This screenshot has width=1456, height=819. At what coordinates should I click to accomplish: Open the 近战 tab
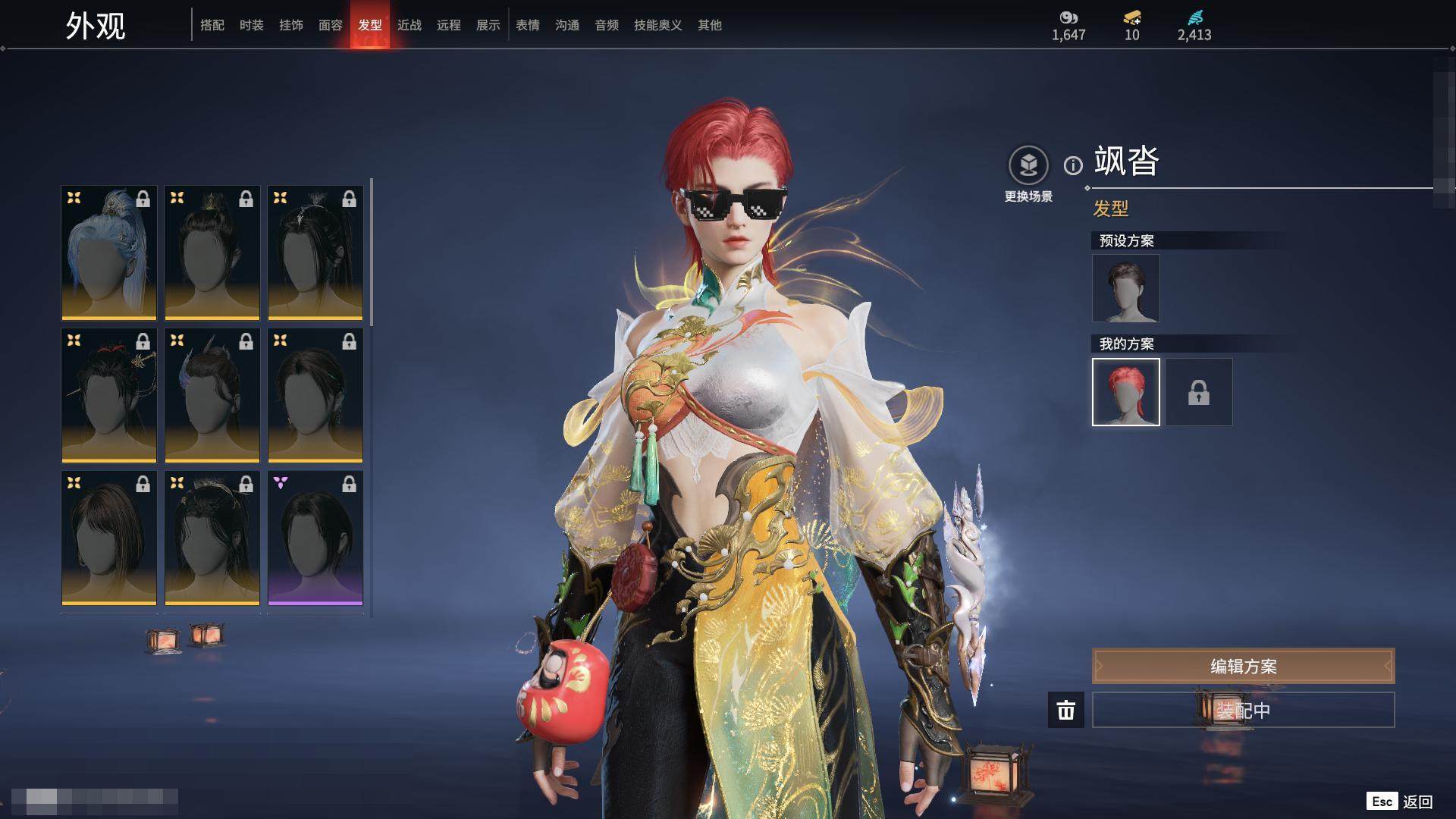409,25
